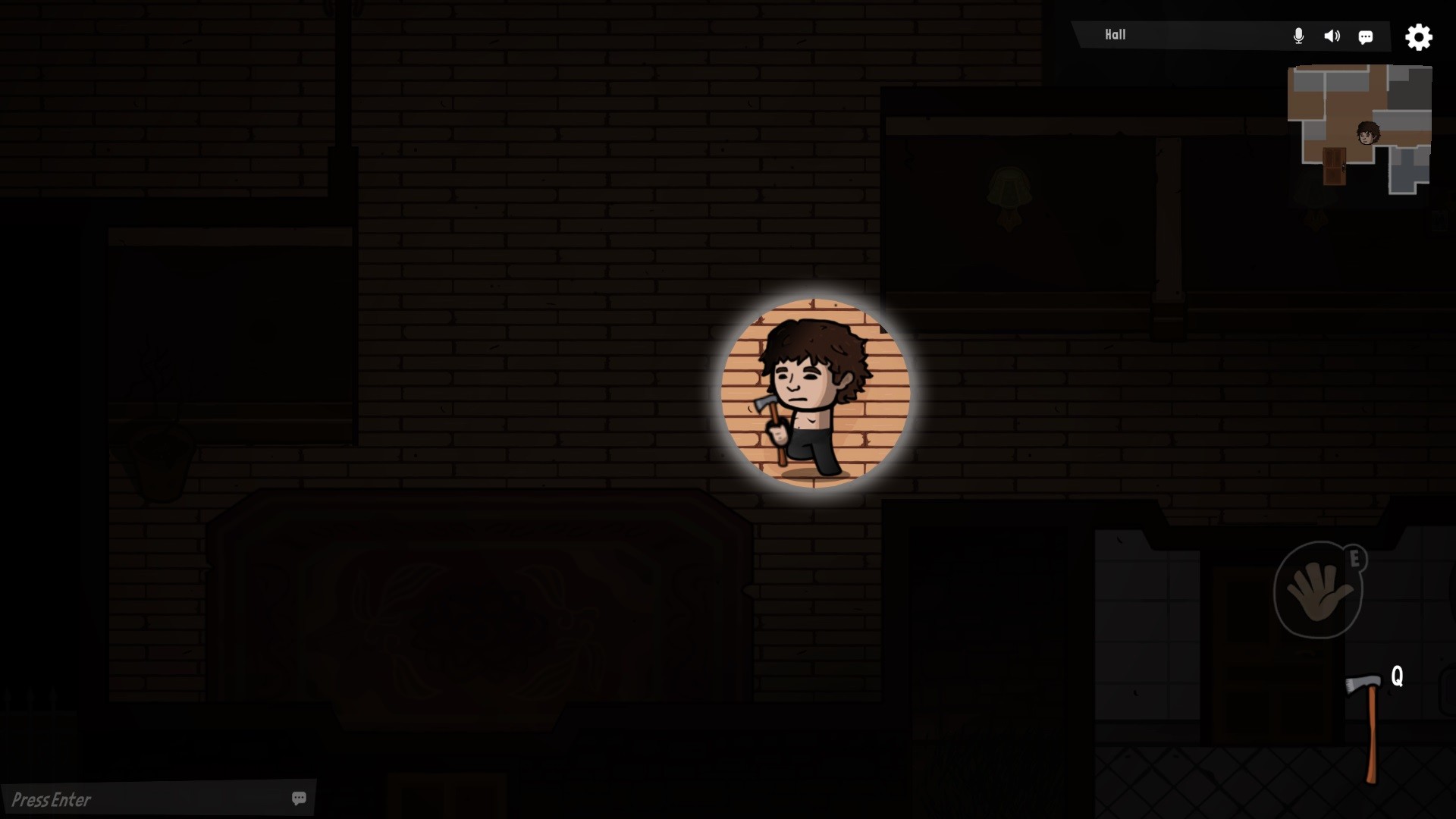Toggle chat with the bubble in the Hall bar

[x=1367, y=36]
